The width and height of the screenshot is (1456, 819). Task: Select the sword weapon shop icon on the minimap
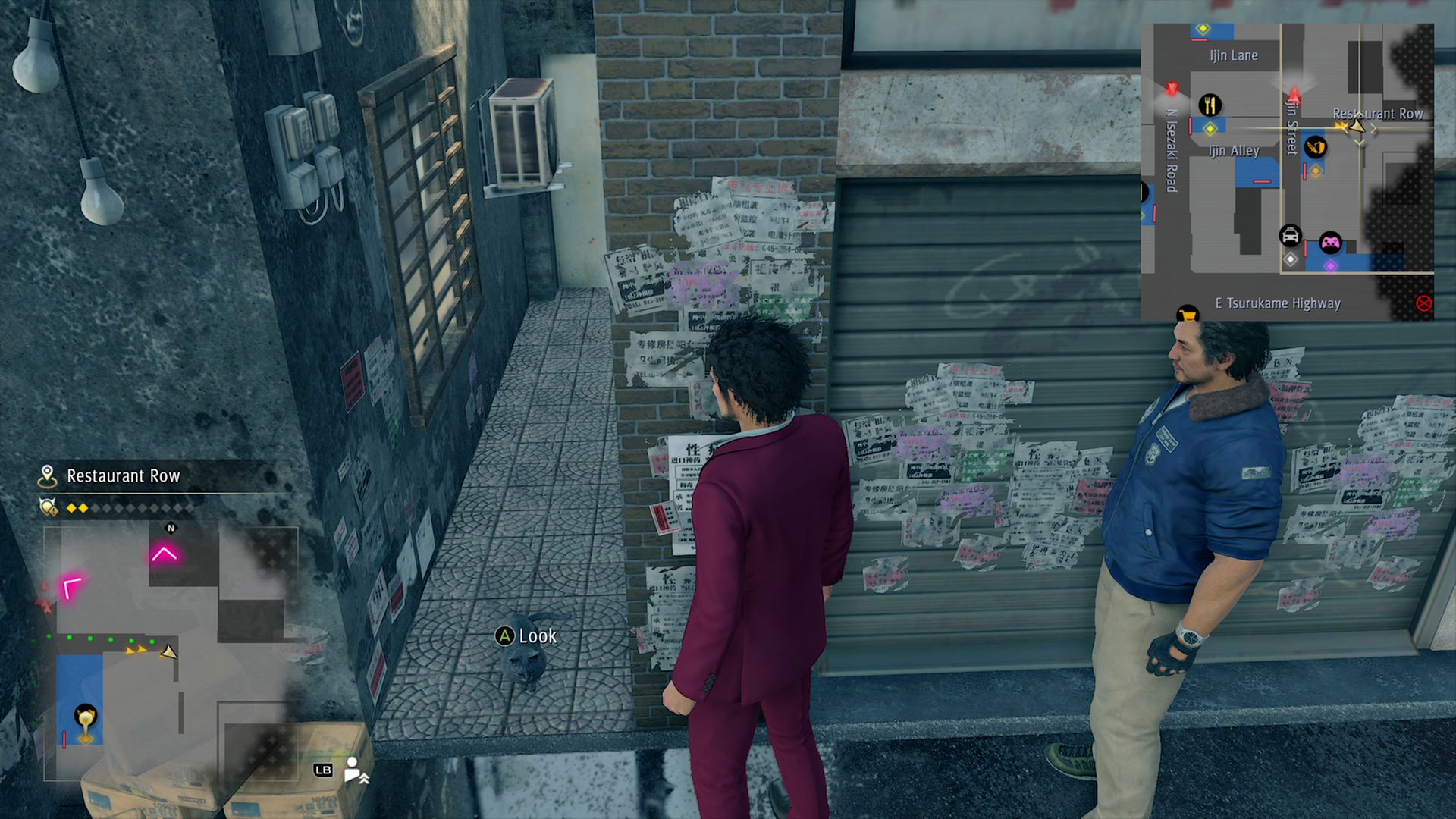coord(1314,148)
